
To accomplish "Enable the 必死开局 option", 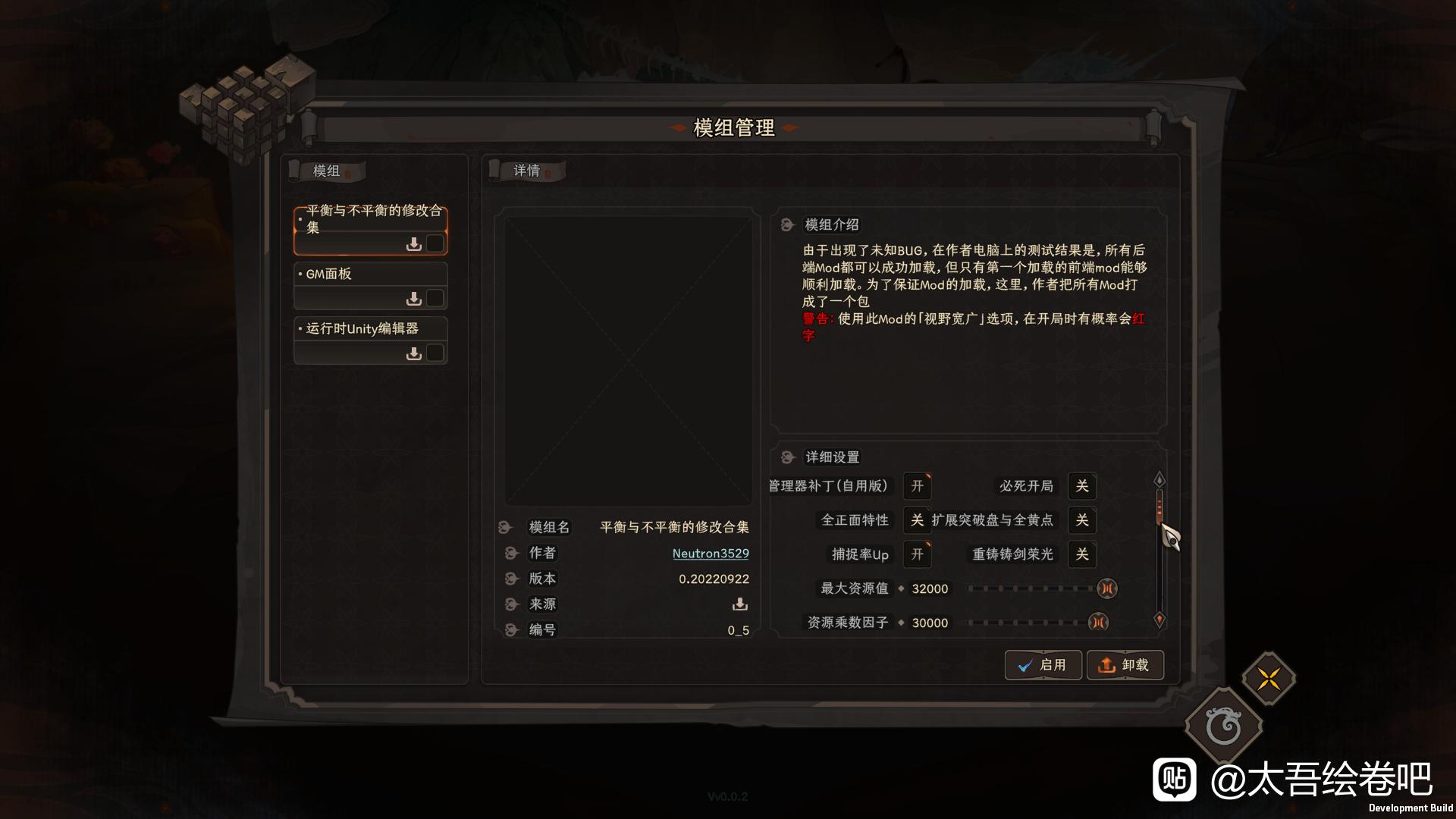I will coord(1082,487).
